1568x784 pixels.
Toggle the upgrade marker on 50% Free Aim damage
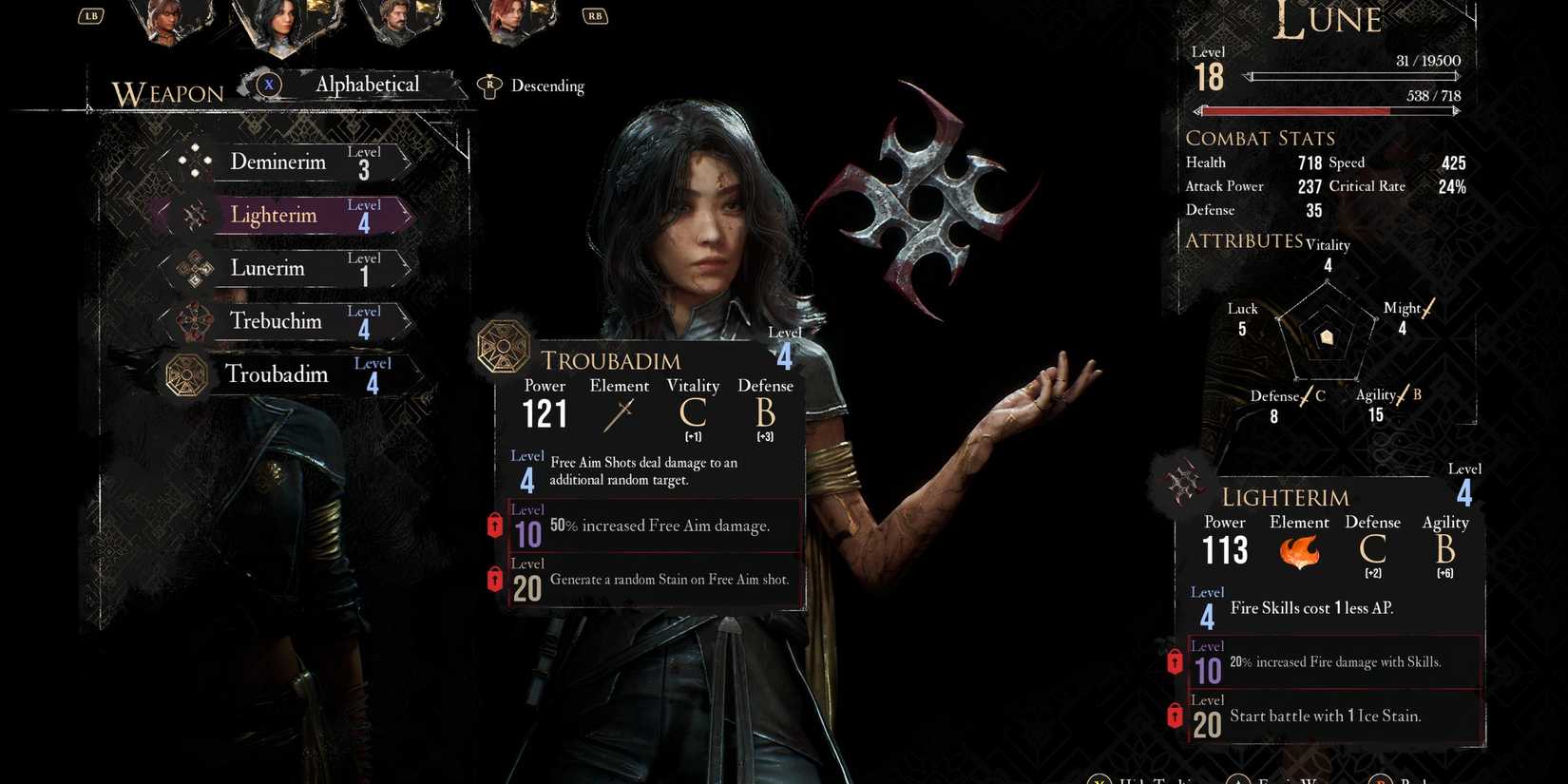tap(494, 525)
